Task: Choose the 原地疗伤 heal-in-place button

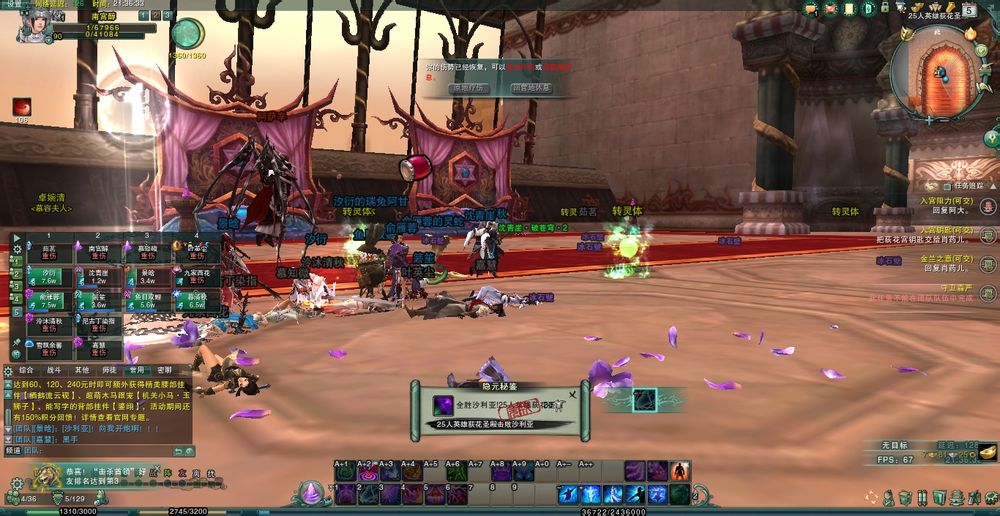Action: 468,88
